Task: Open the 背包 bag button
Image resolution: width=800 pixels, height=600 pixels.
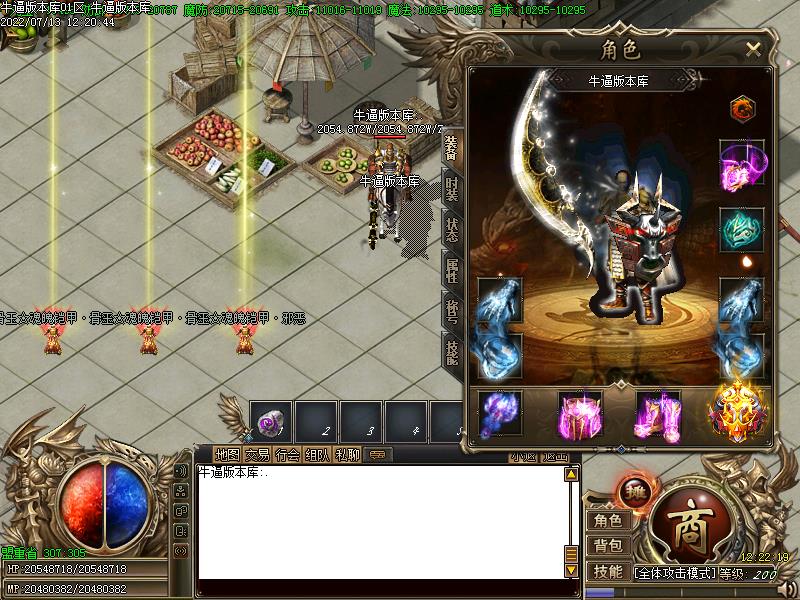Action: [607, 546]
